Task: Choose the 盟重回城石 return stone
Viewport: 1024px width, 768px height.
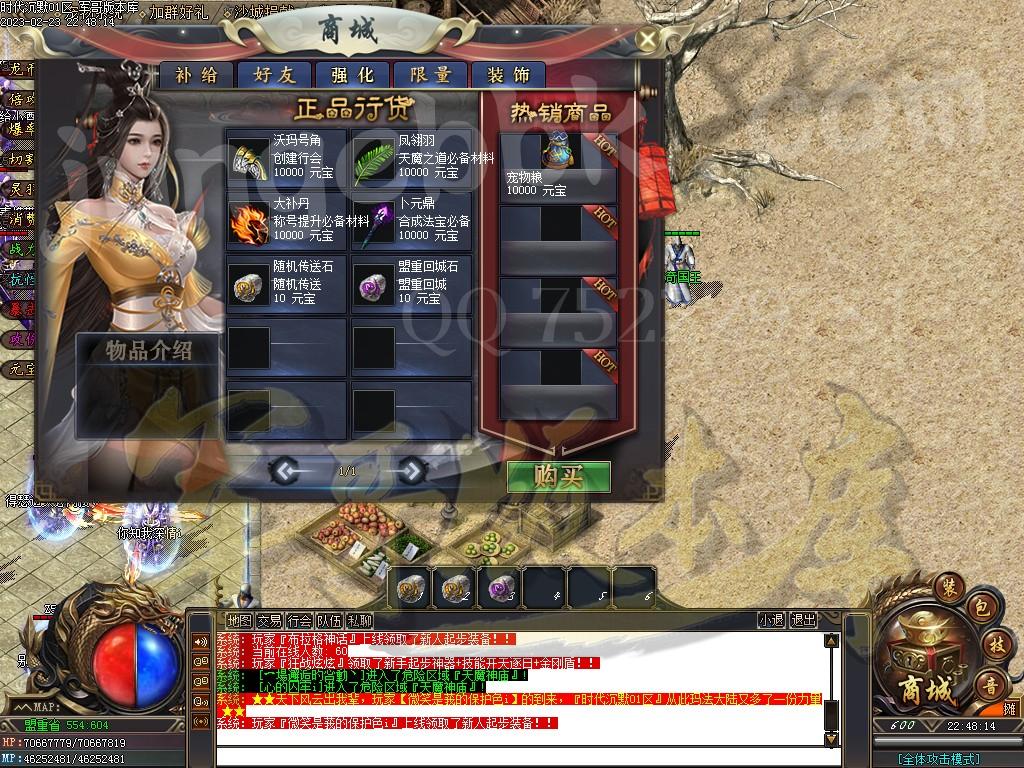Action: pos(373,285)
